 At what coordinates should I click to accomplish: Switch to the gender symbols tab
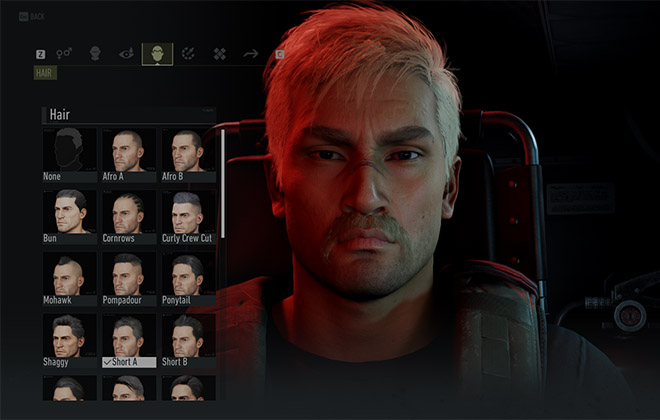(65, 53)
